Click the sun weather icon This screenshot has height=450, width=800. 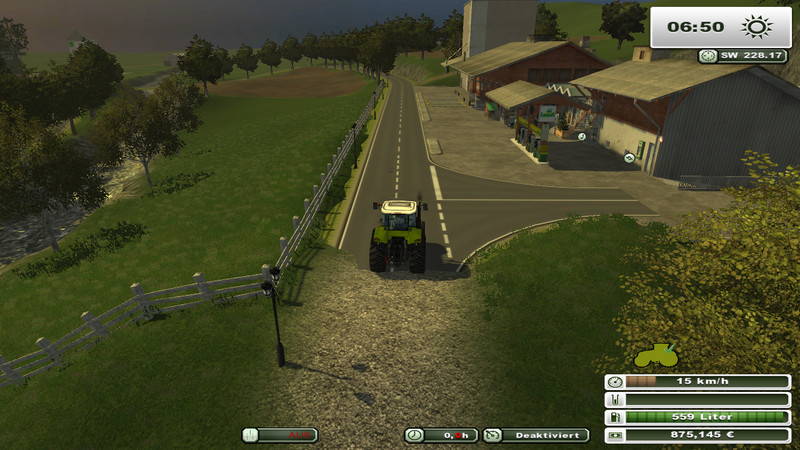click(754, 27)
